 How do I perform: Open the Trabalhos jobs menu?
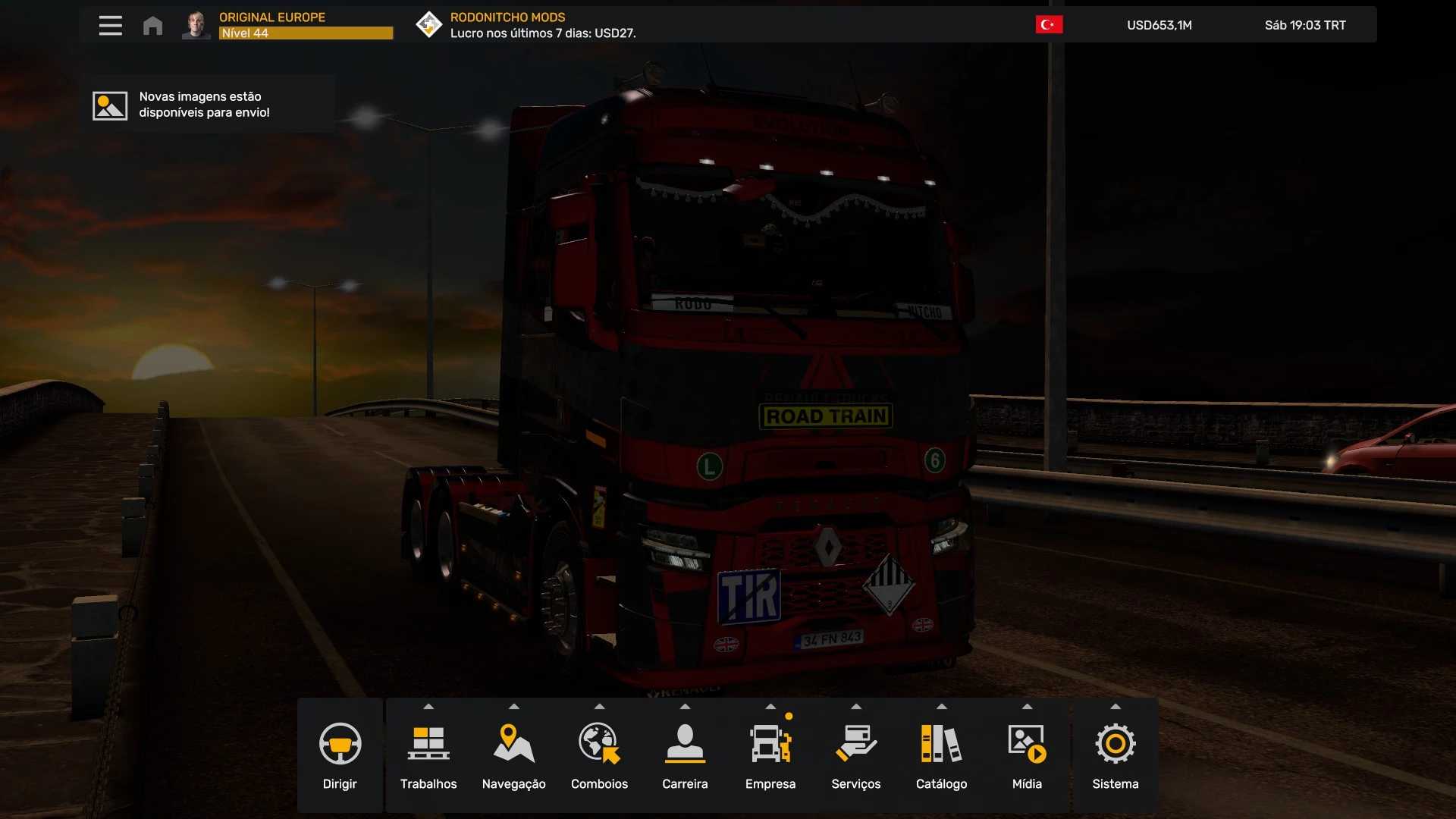pyautogui.click(x=428, y=755)
